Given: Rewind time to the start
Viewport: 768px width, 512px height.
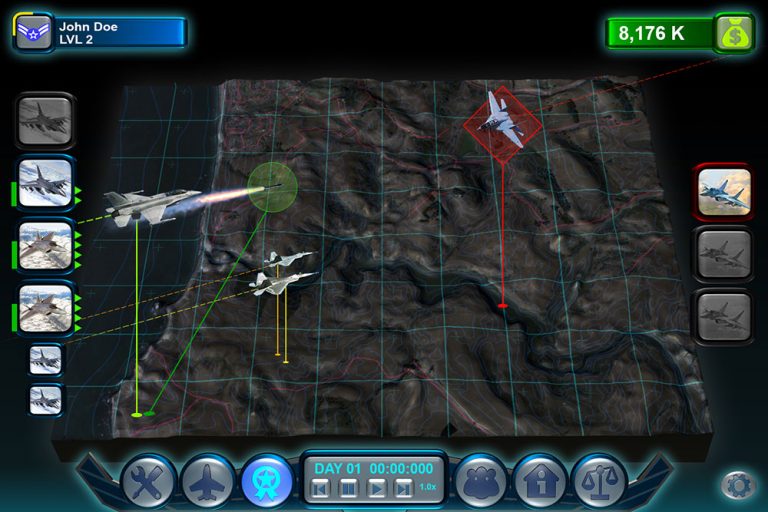Looking at the screenshot, I should coord(319,489).
